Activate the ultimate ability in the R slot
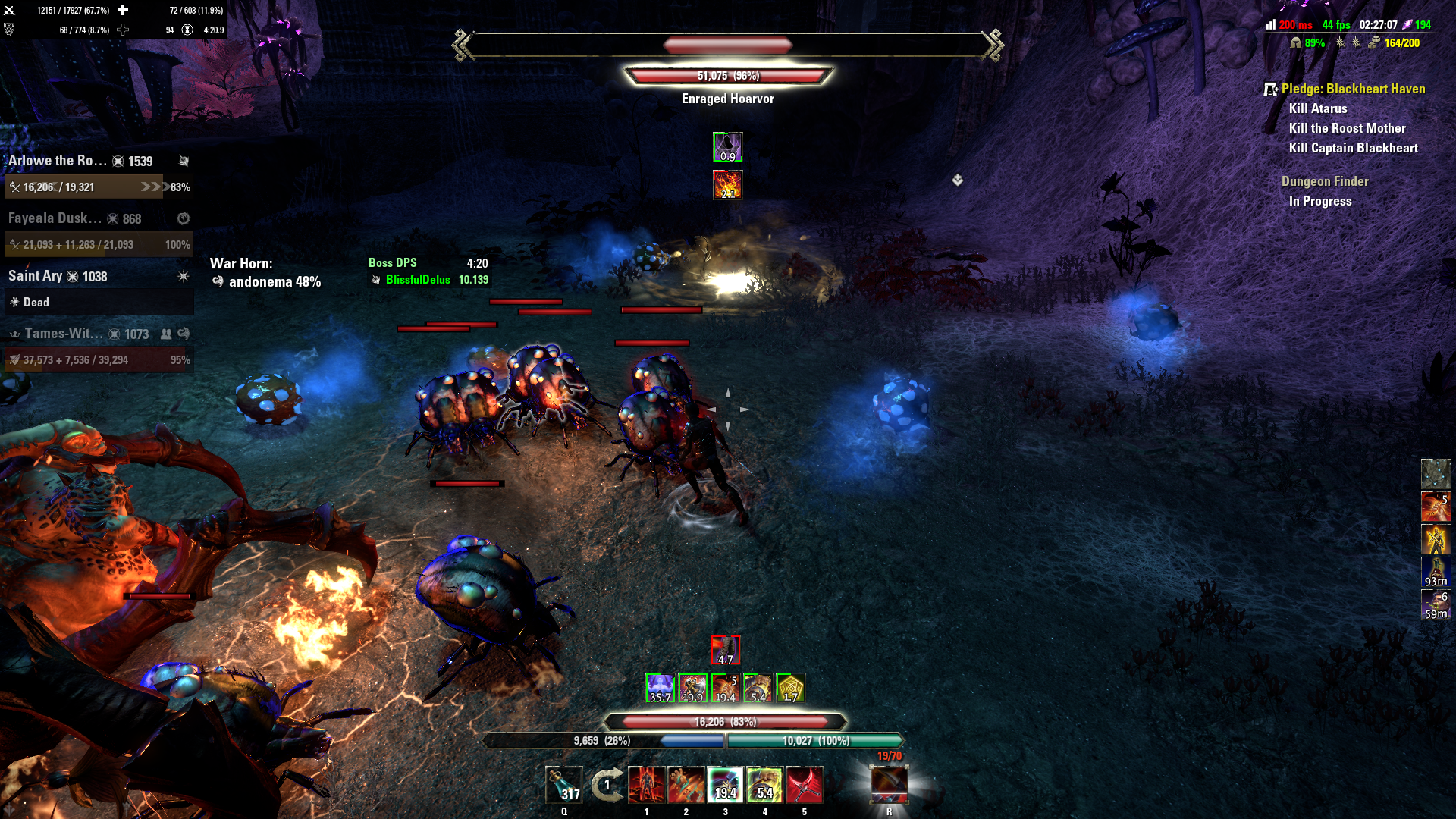The width and height of the screenshot is (1456, 819). tap(889, 786)
